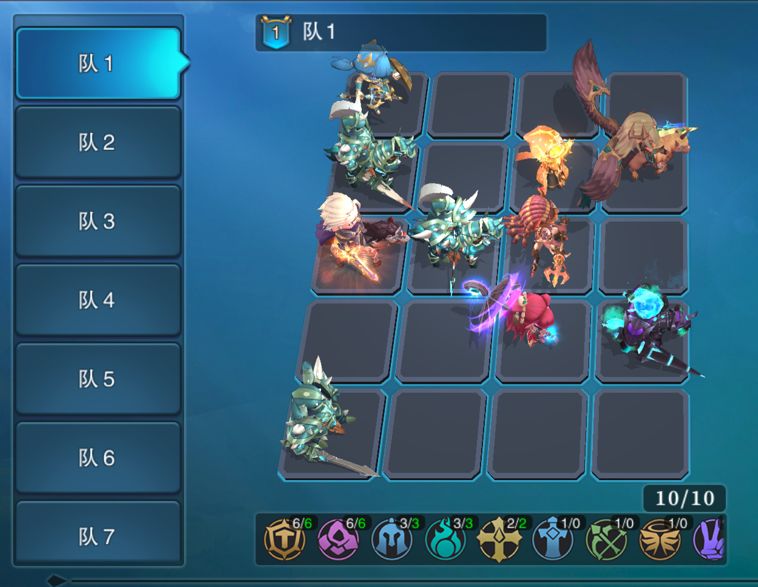Select team tab 队 1
This screenshot has width=758, height=587.
click(97, 63)
